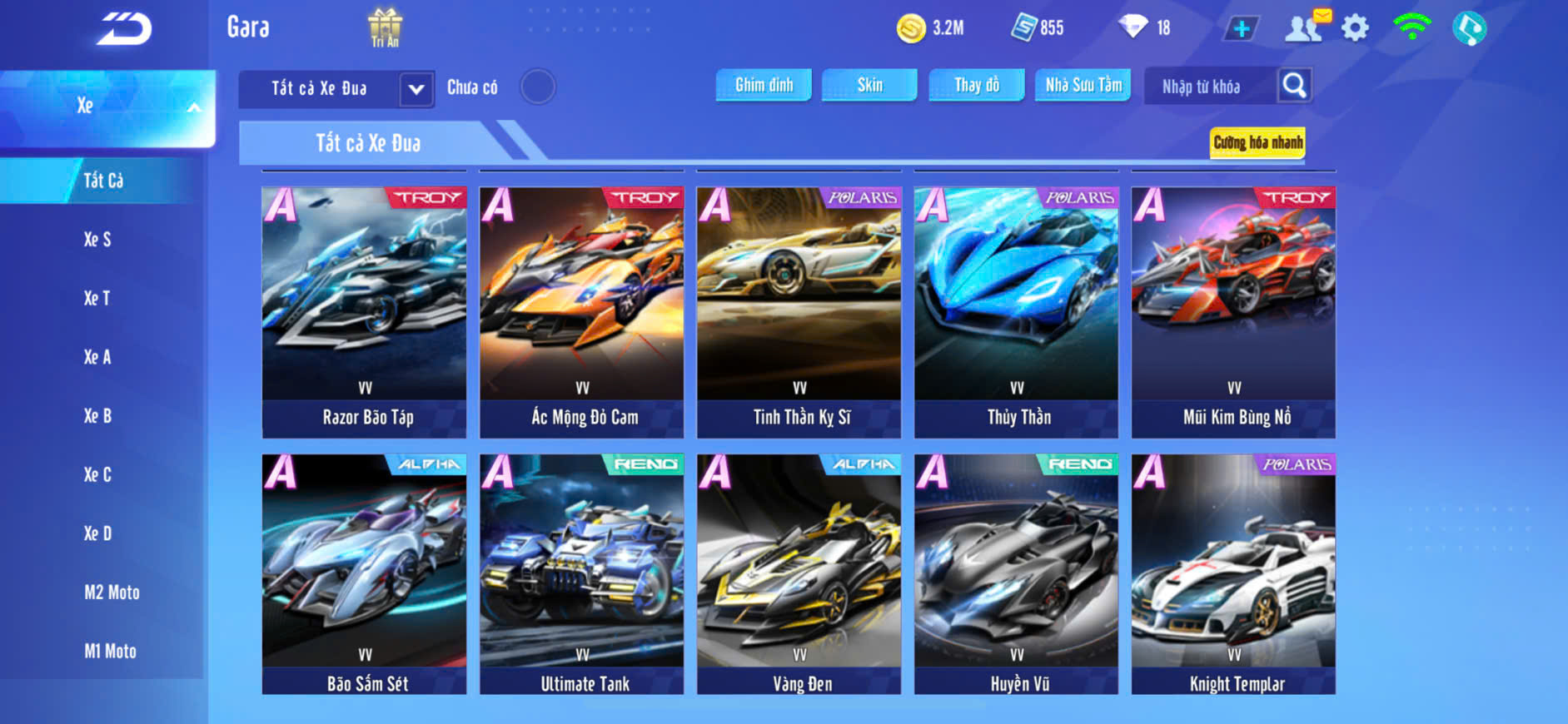1568x724 pixels.
Task: Toggle the Chưa có filter
Action: click(537, 87)
